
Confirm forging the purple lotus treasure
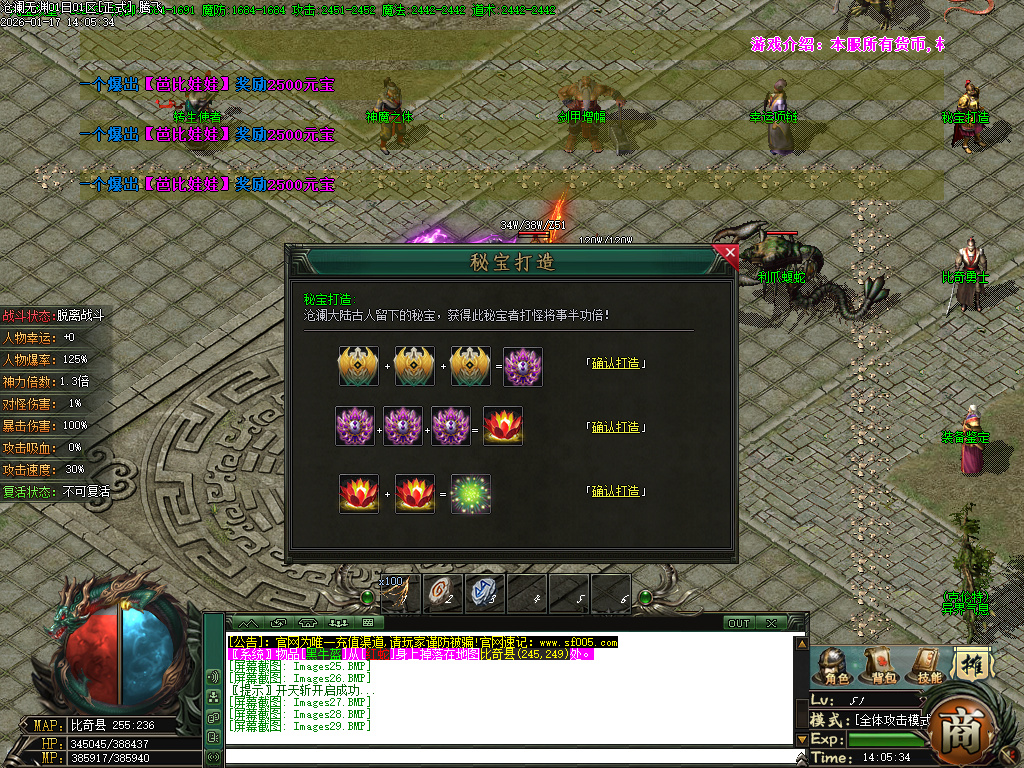pyautogui.click(x=615, y=363)
